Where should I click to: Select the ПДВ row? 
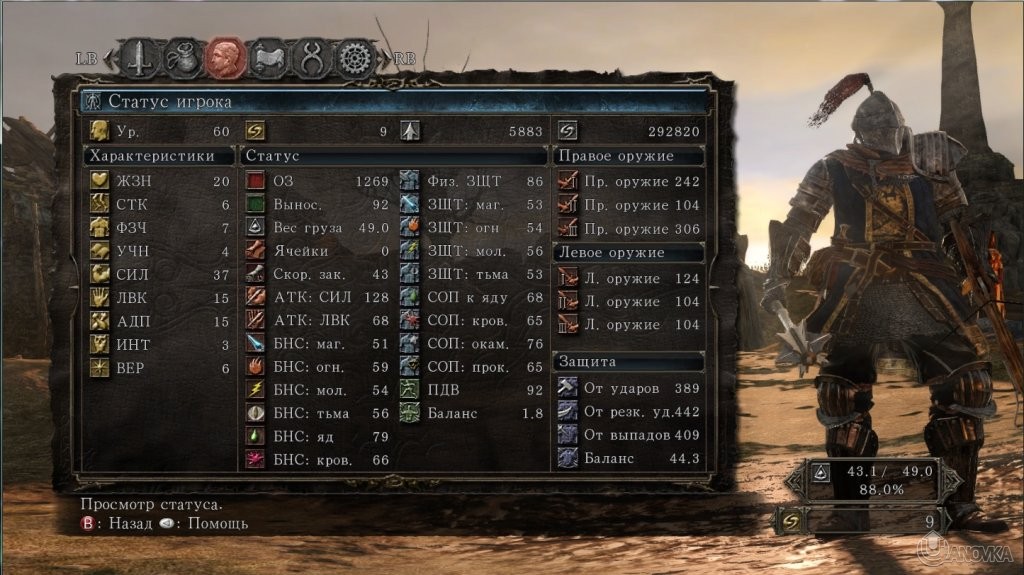pyautogui.click(x=472, y=390)
